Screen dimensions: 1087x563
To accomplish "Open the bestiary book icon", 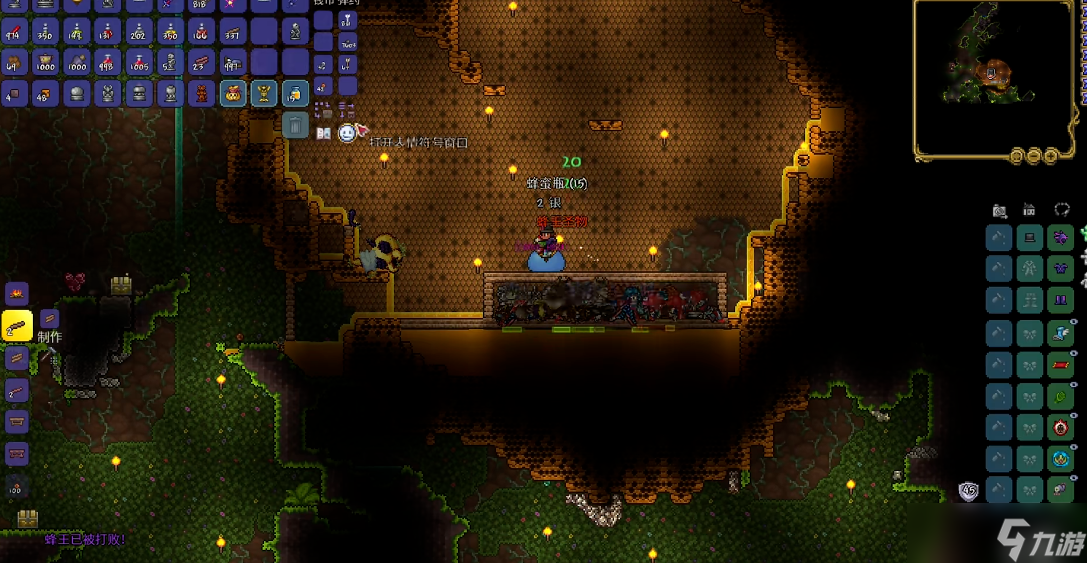I will click(x=323, y=133).
